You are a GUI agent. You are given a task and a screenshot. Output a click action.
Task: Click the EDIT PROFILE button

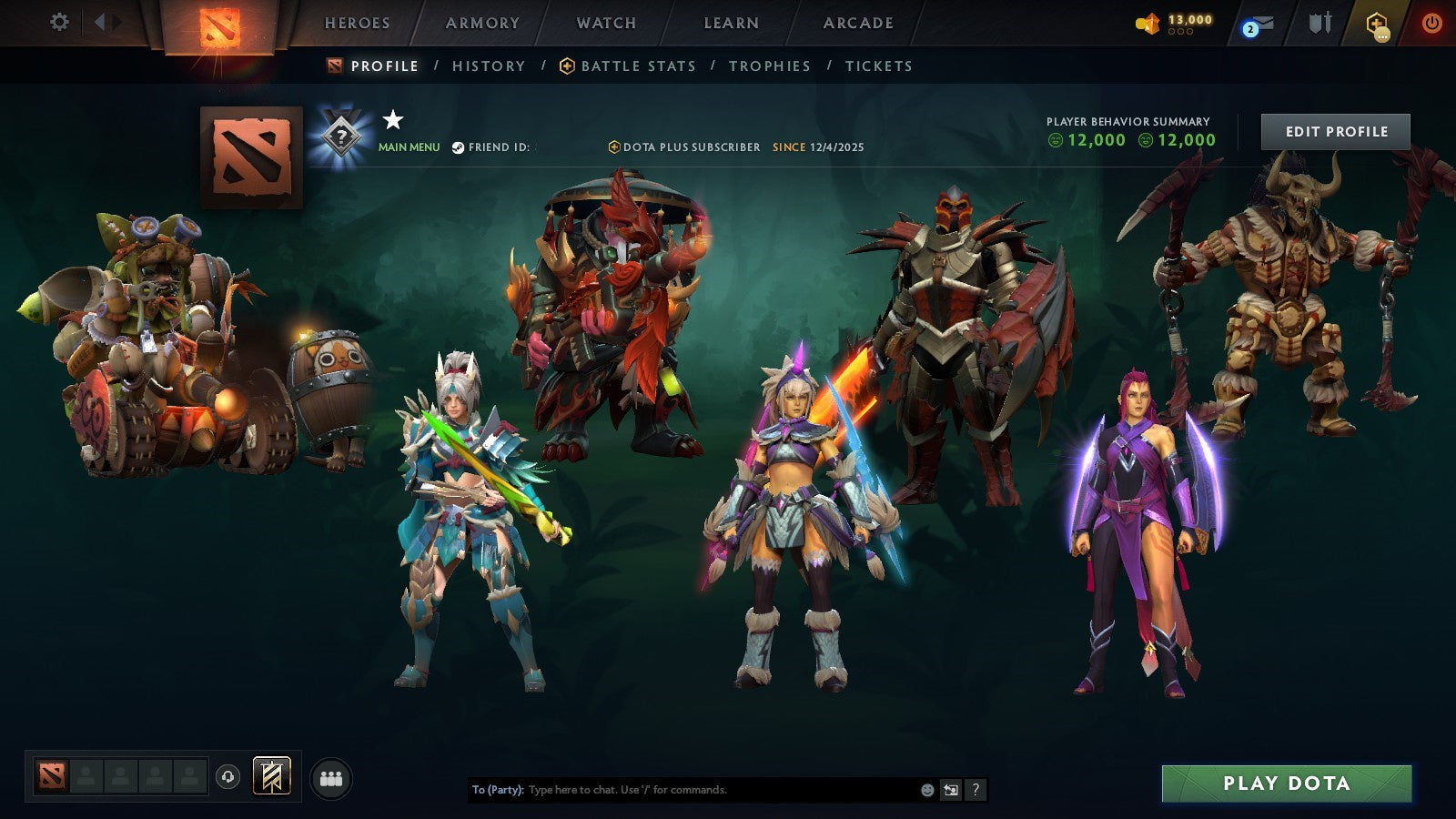coord(1334,131)
